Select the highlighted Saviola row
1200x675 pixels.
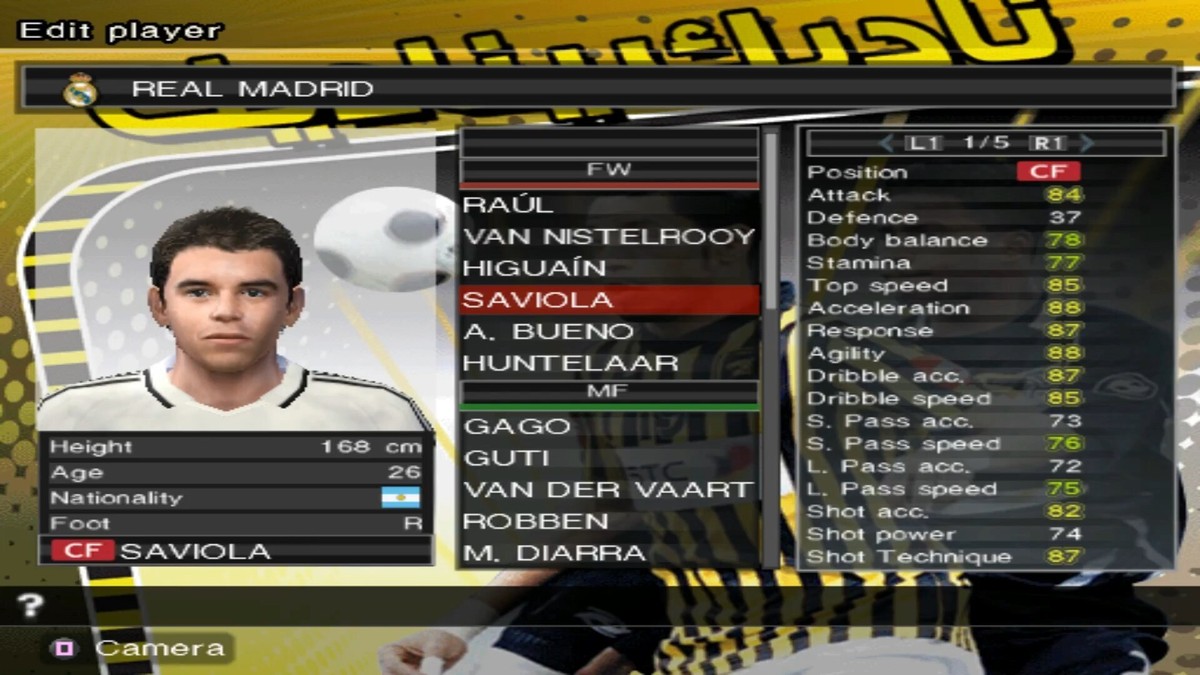608,299
